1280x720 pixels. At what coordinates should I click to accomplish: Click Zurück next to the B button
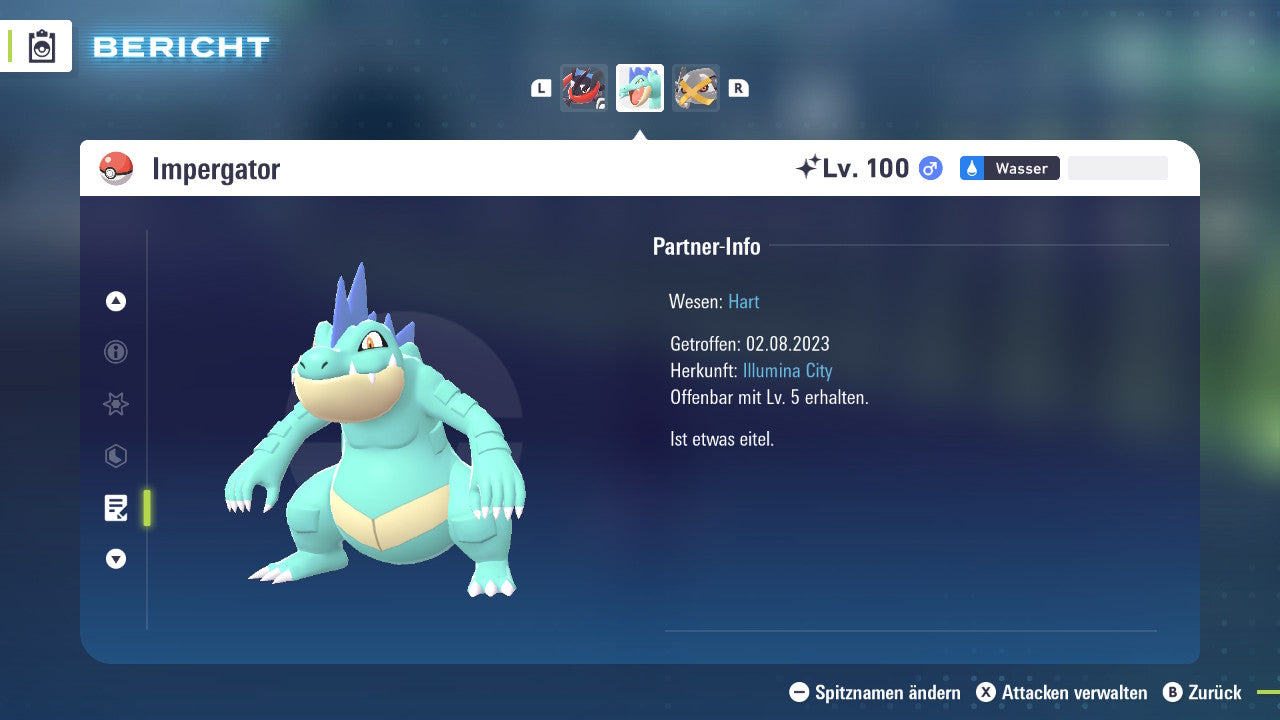coord(1215,692)
